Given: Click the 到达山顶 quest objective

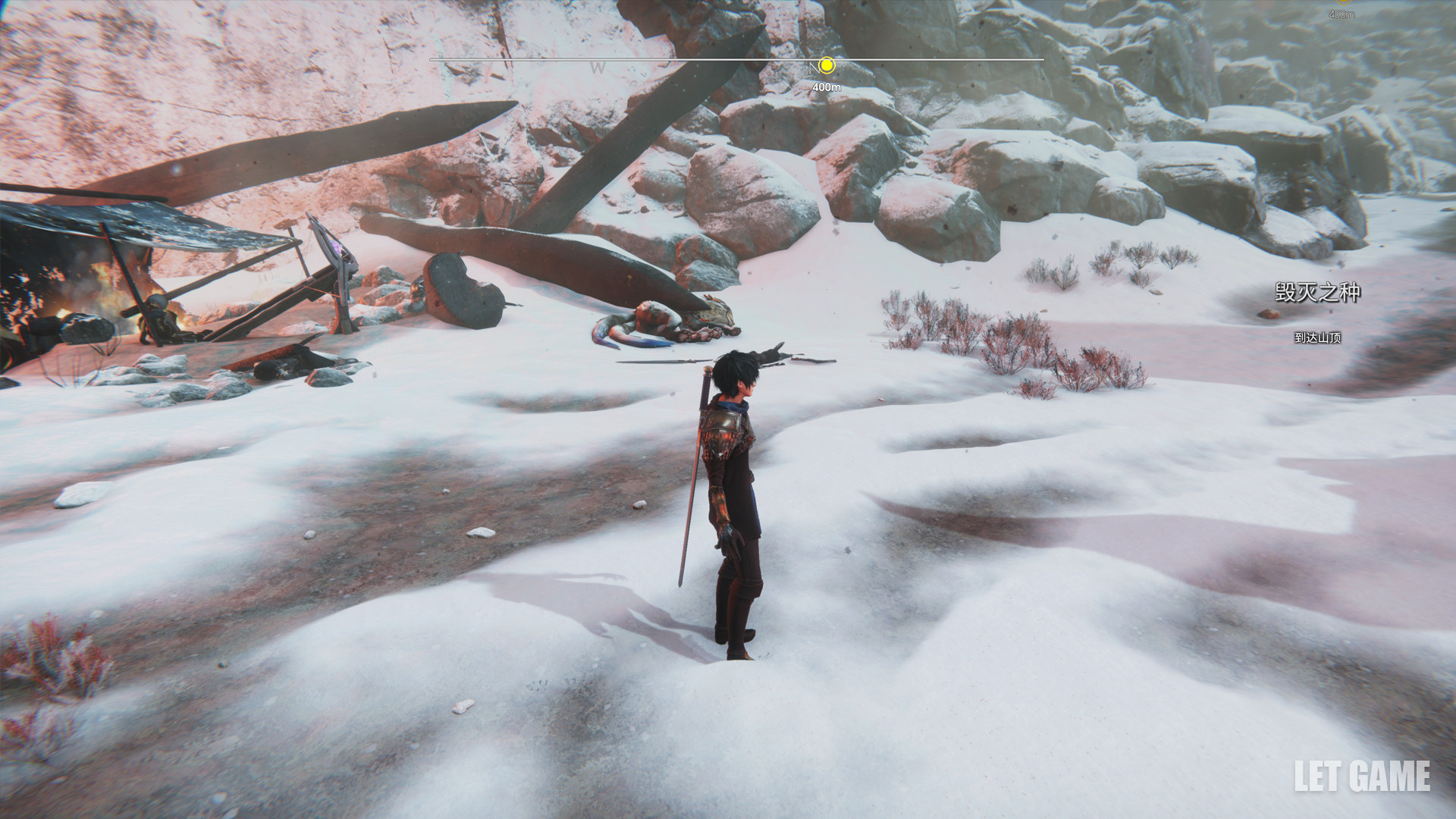Looking at the screenshot, I should click(x=1317, y=337).
